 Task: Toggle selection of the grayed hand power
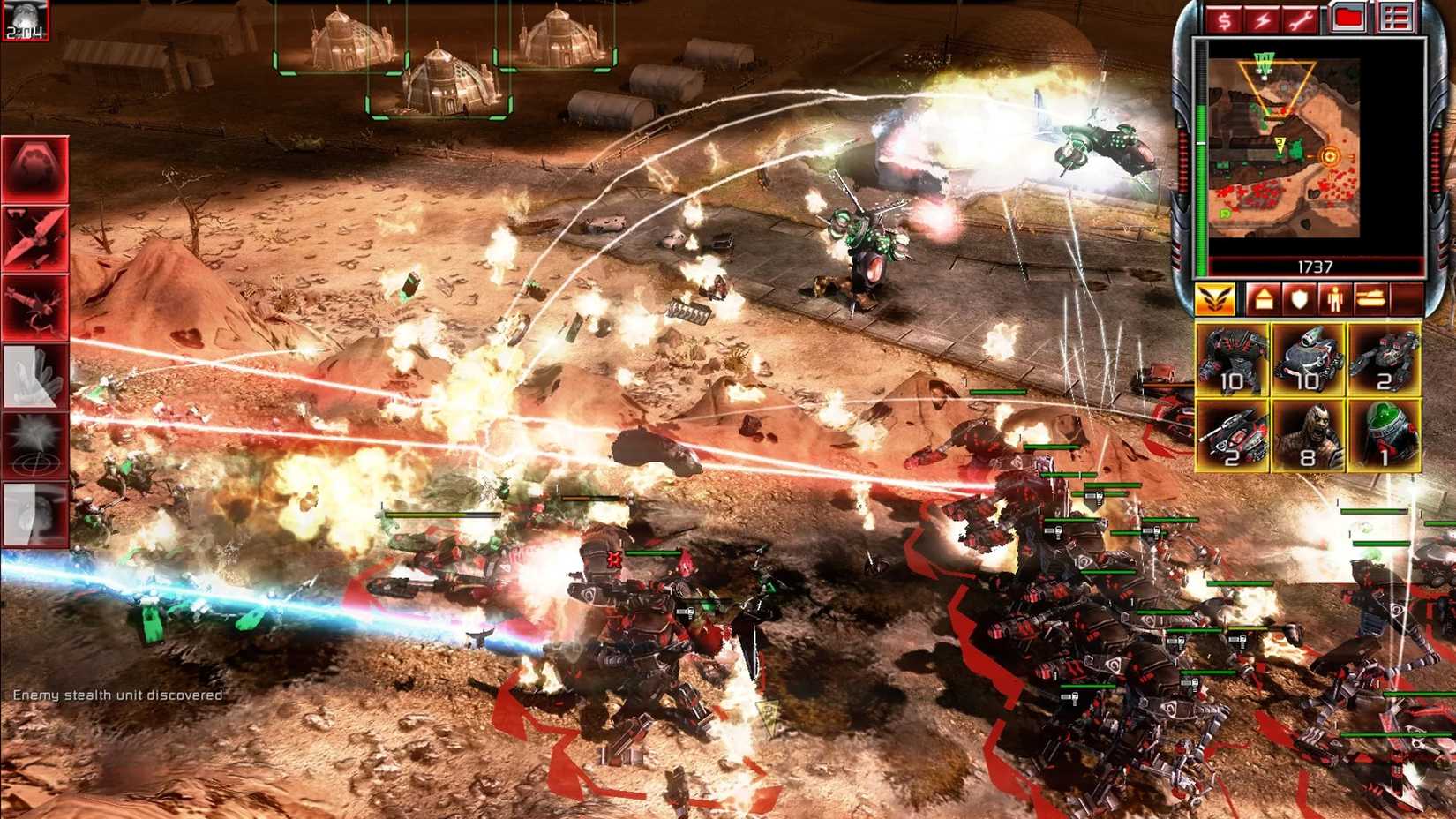35,376
